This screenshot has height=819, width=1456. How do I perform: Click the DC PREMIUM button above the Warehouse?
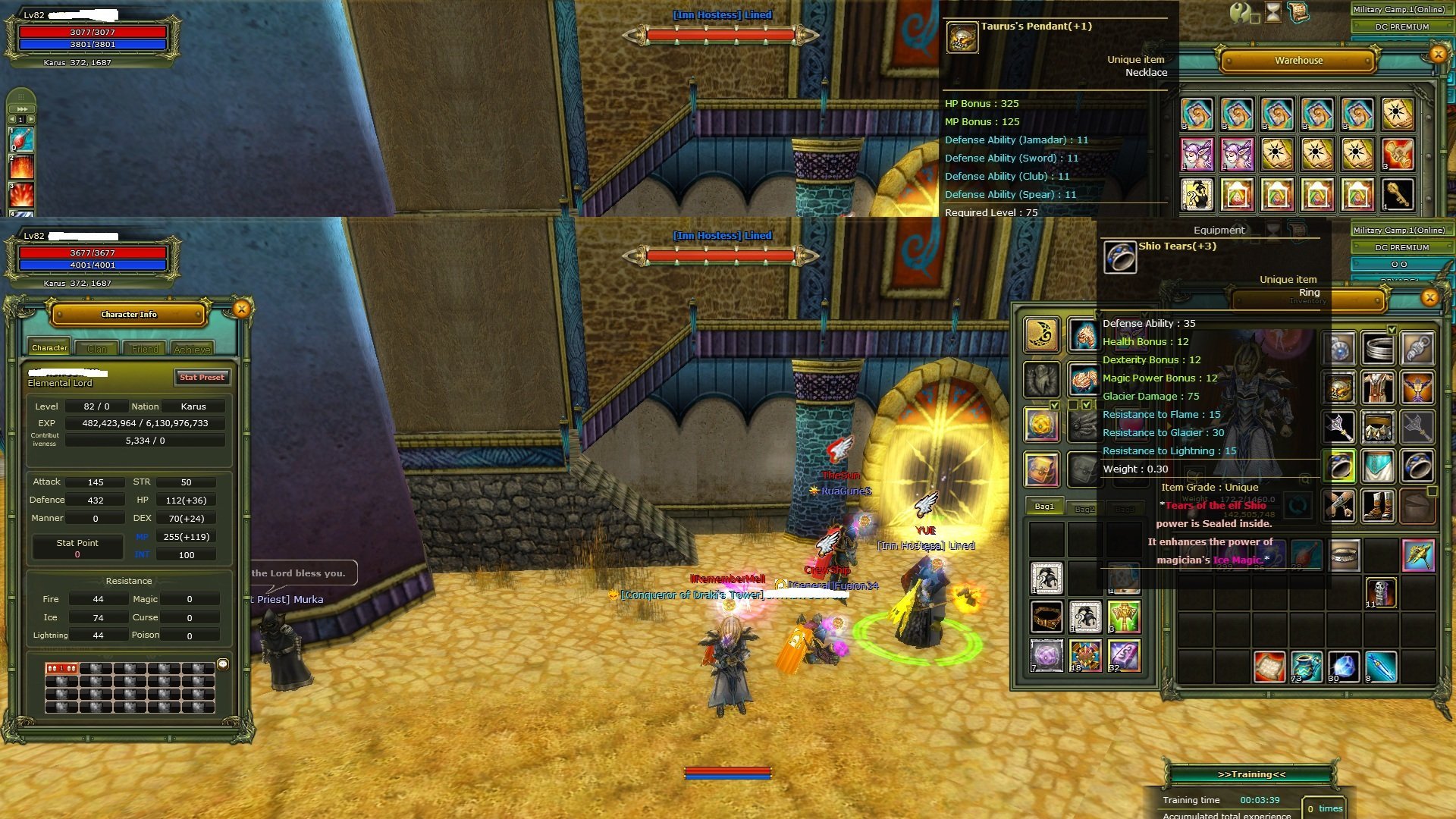(x=1401, y=27)
